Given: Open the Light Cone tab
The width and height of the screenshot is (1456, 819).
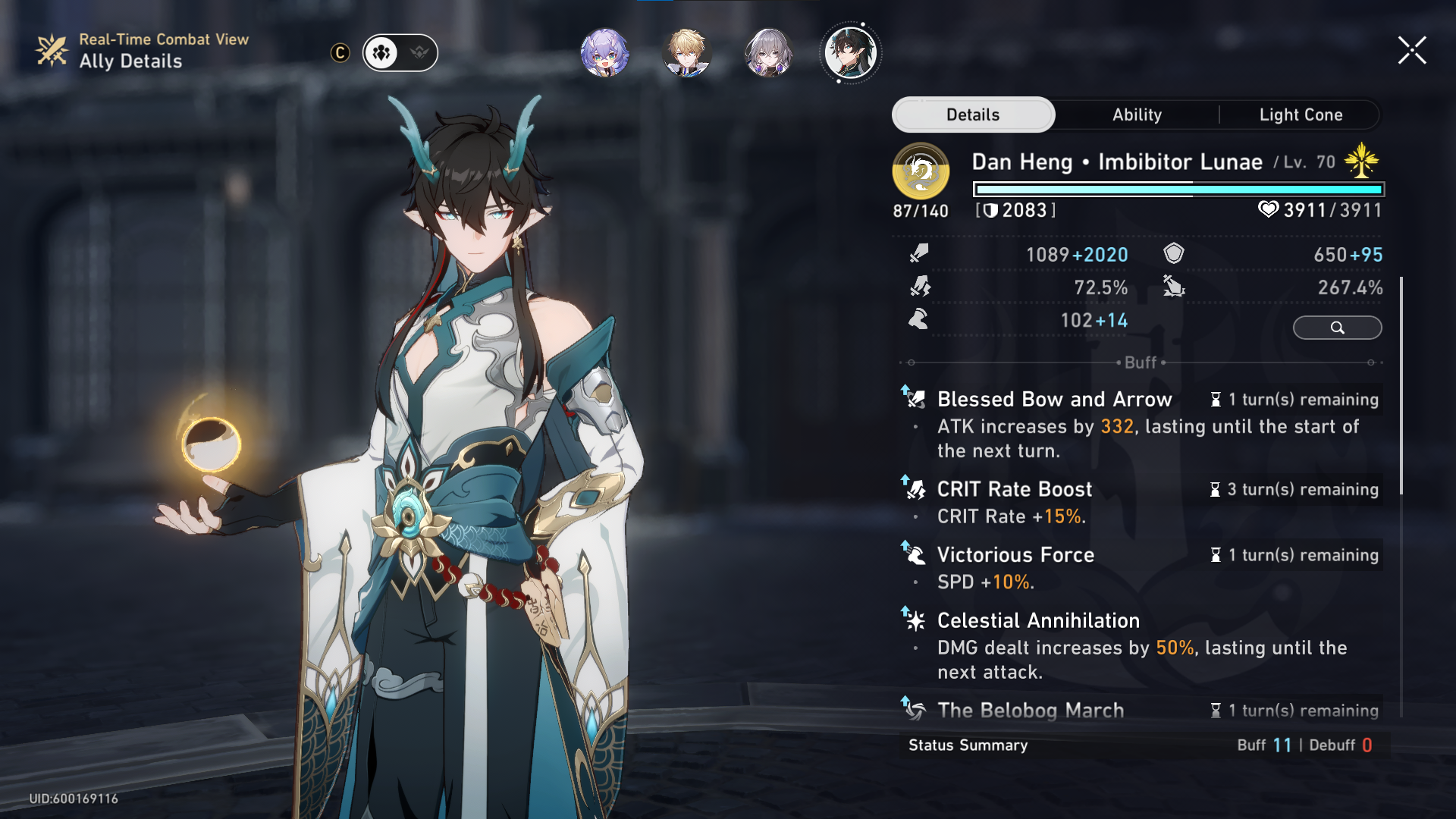Looking at the screenshot, I should coord(1301,115).
